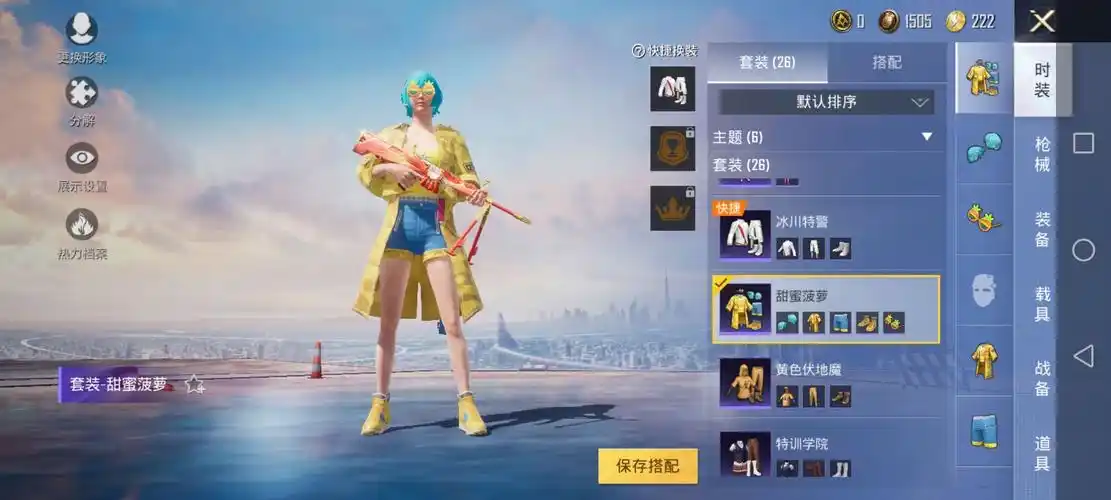Open the 载具 vehicles category
The image size is (1111, 500).
tap(1042, 303)
